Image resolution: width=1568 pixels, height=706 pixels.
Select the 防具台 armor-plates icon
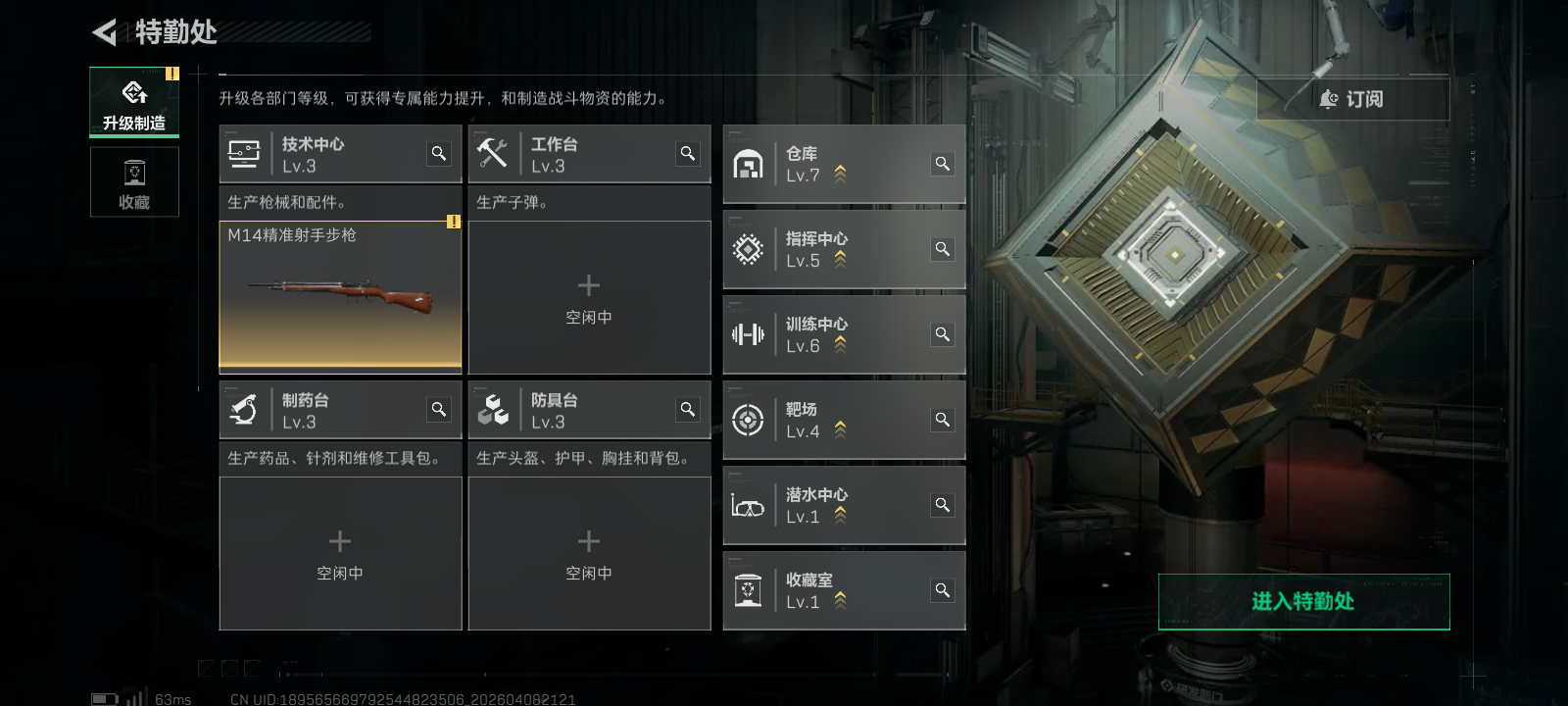pos(495,409)
